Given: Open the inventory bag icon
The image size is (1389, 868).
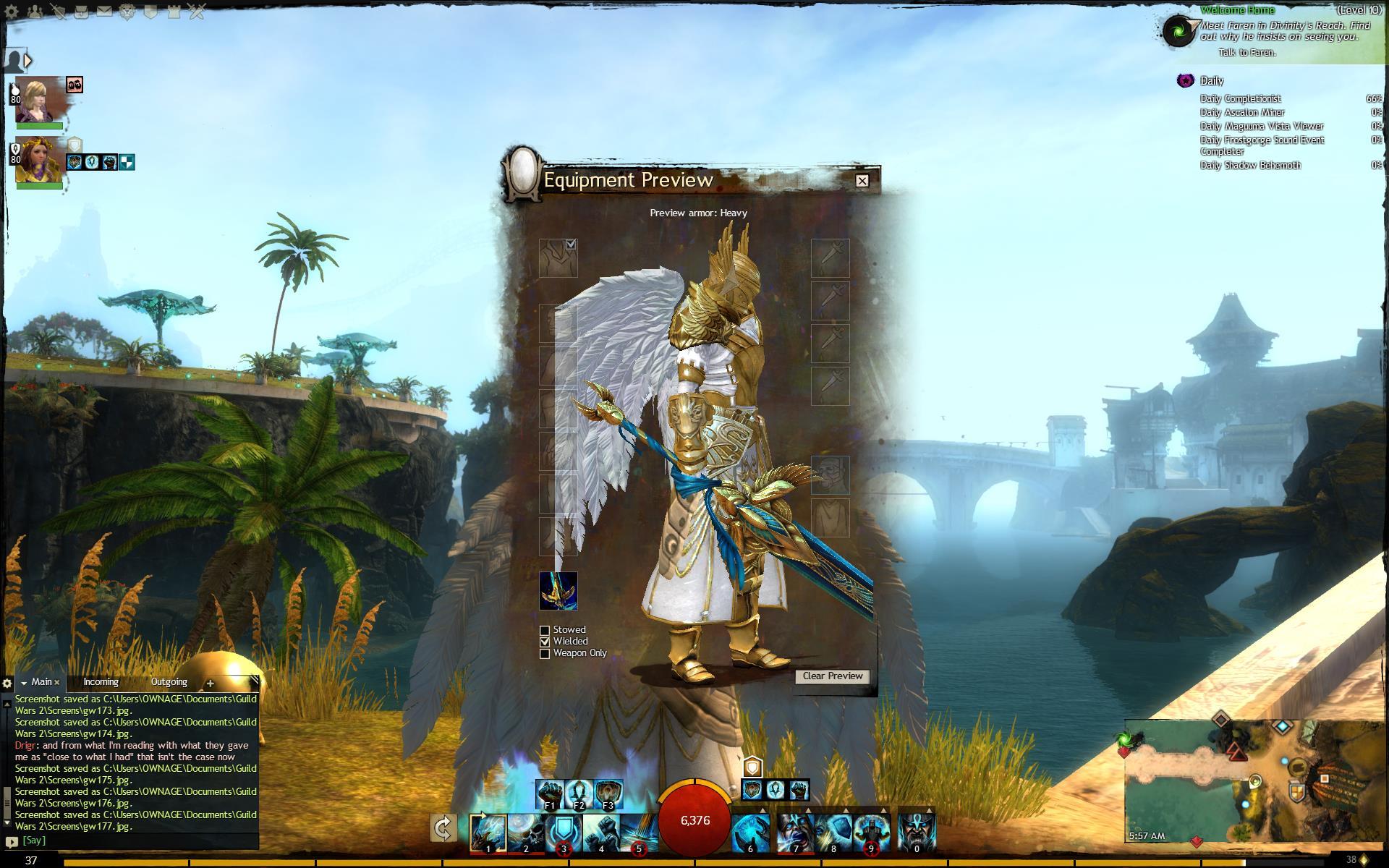Looking at the screenshot, I should pos(82,12).
